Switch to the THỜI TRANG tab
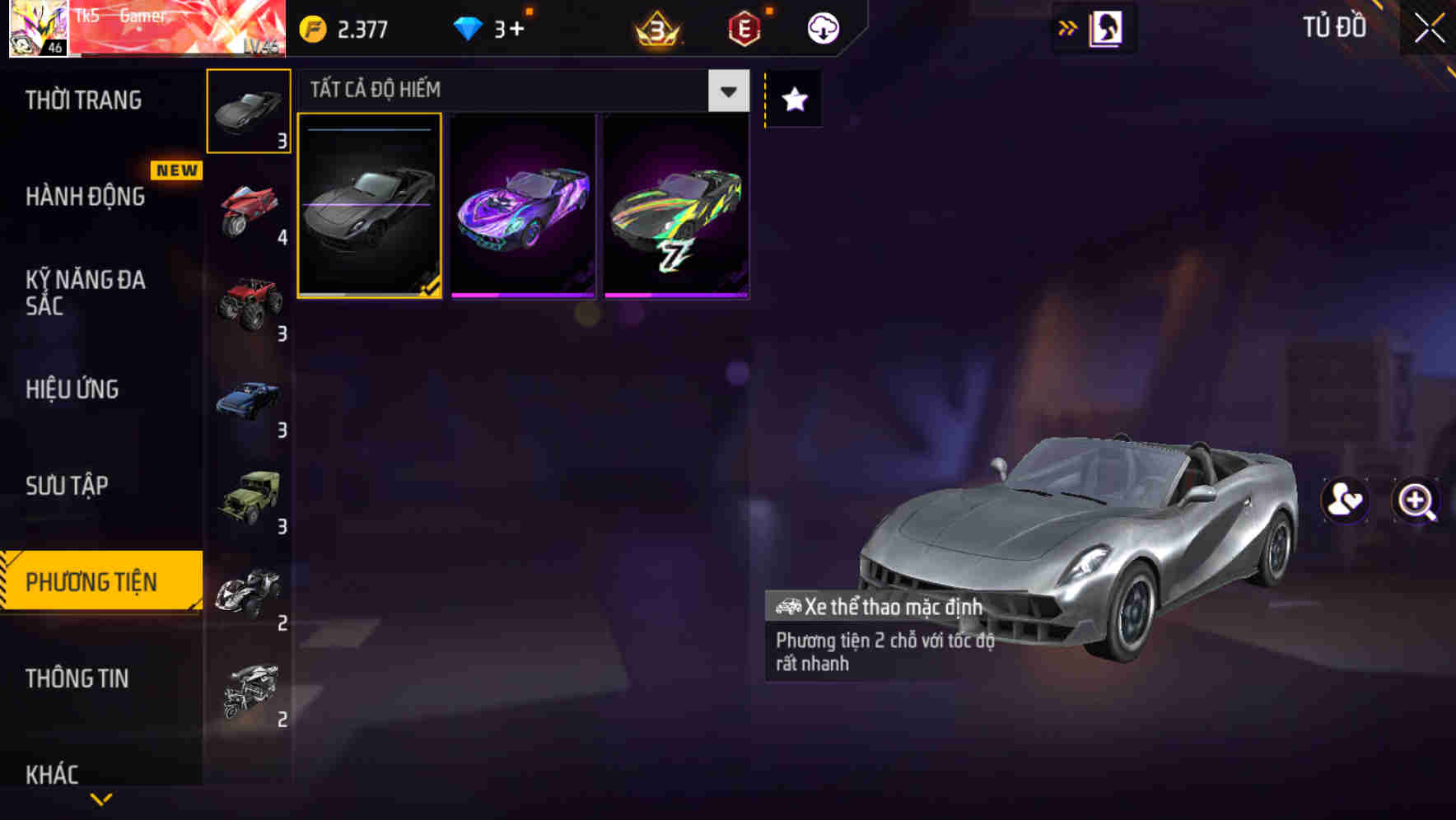Viewport: 1456px width, 820px height. pyautogui.click(x=82, y=100)
